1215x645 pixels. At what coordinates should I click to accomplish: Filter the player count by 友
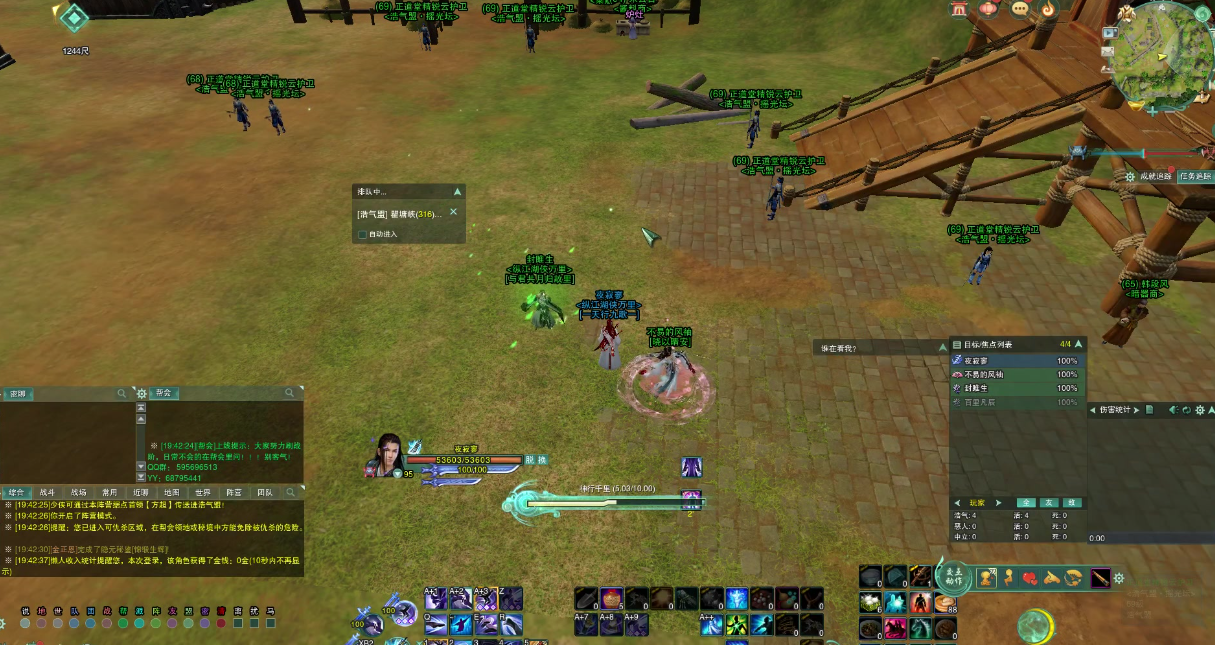(1048, 503)
